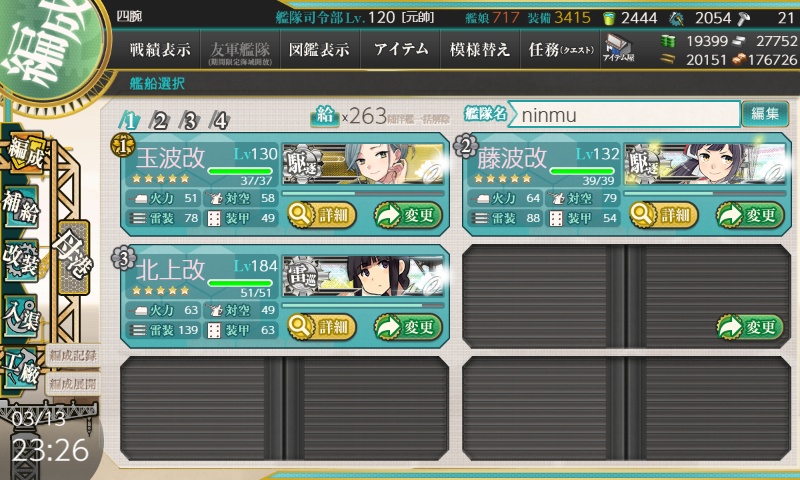
Task: Click the 編集 edit fleet name button
Action: click(x=765, y=115)
